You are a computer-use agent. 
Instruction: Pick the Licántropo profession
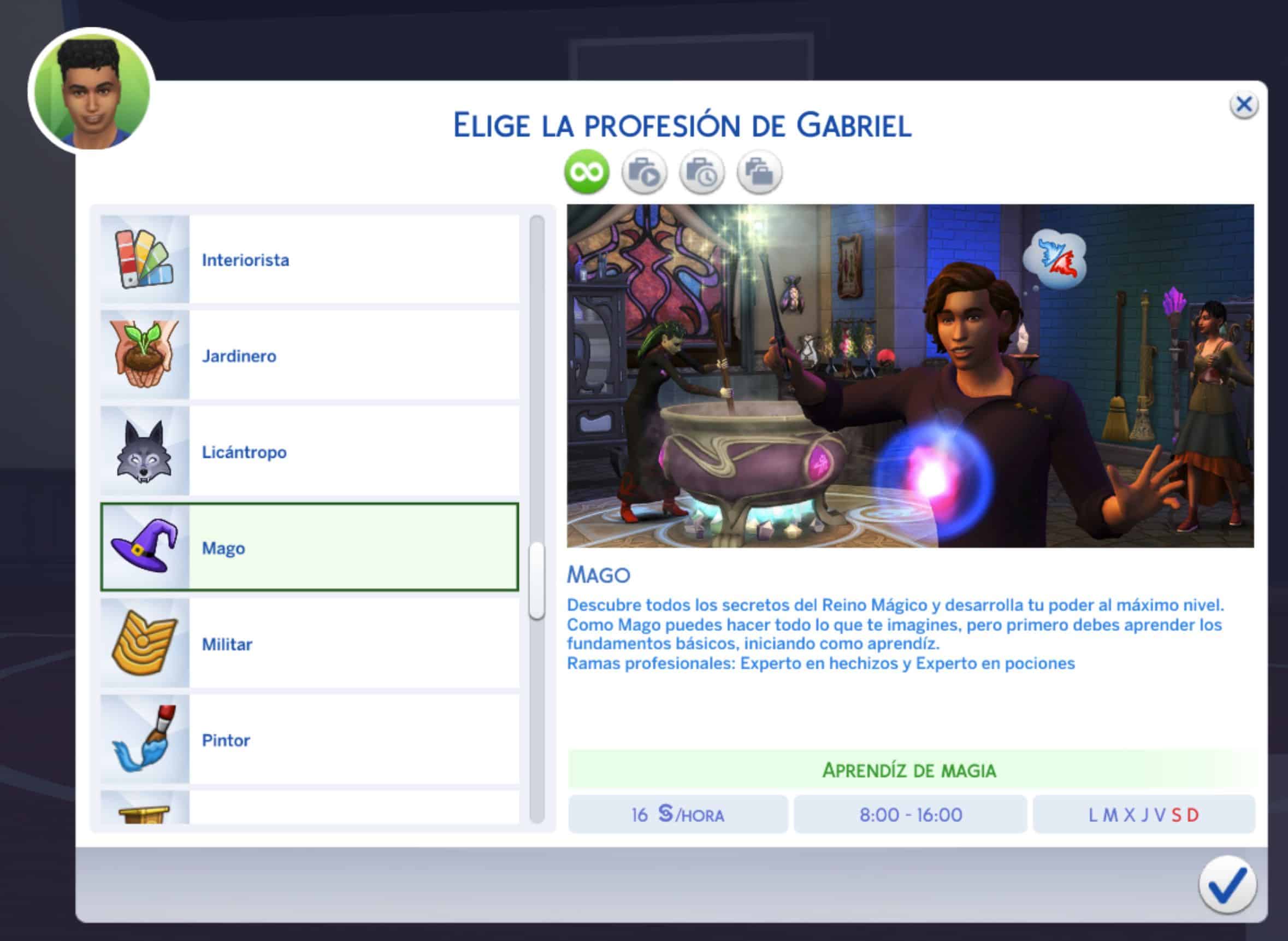click(x=309, y=452)
